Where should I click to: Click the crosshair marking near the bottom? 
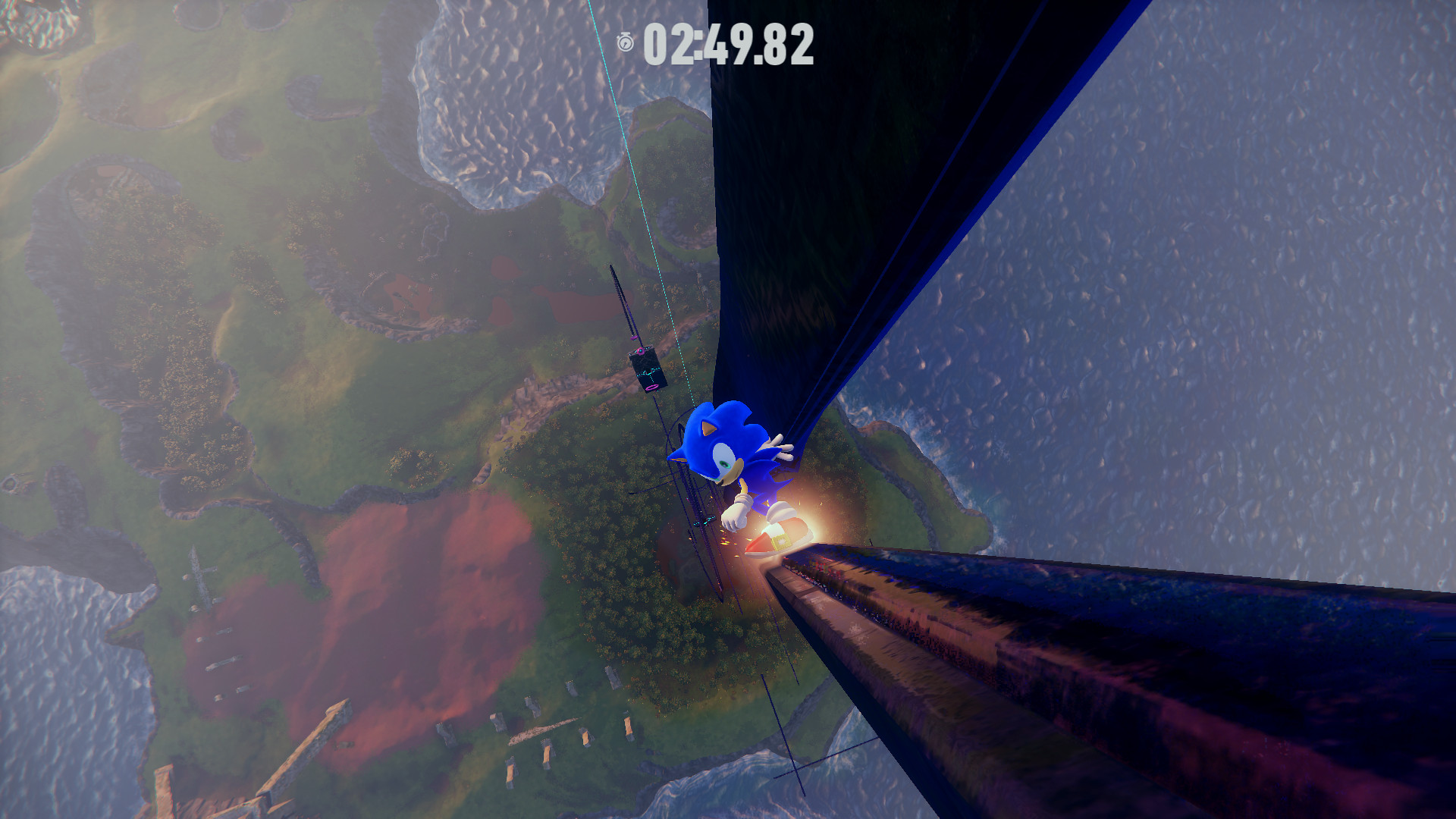pyautogui.click(x=795, y=770)
